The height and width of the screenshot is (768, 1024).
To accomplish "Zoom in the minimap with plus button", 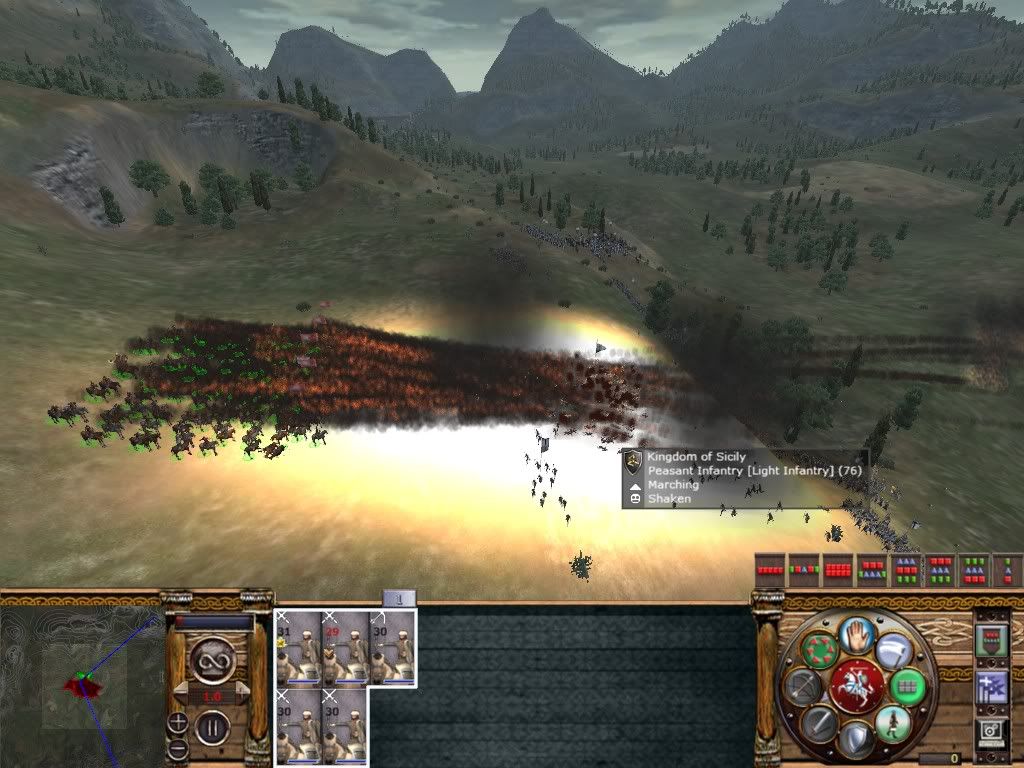I will pos(178,721).
